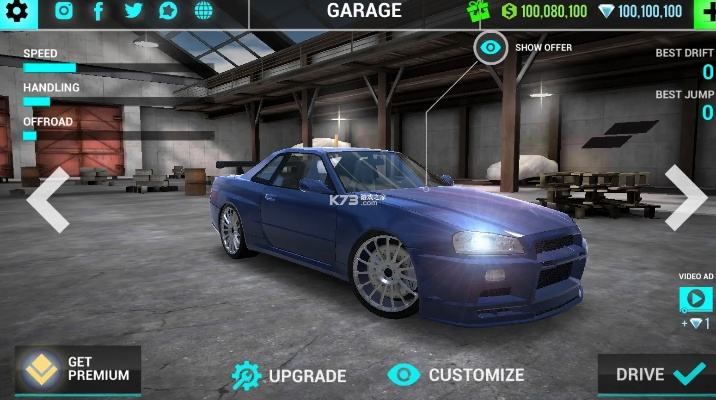Open the globe website icon

tap(203, 12)
